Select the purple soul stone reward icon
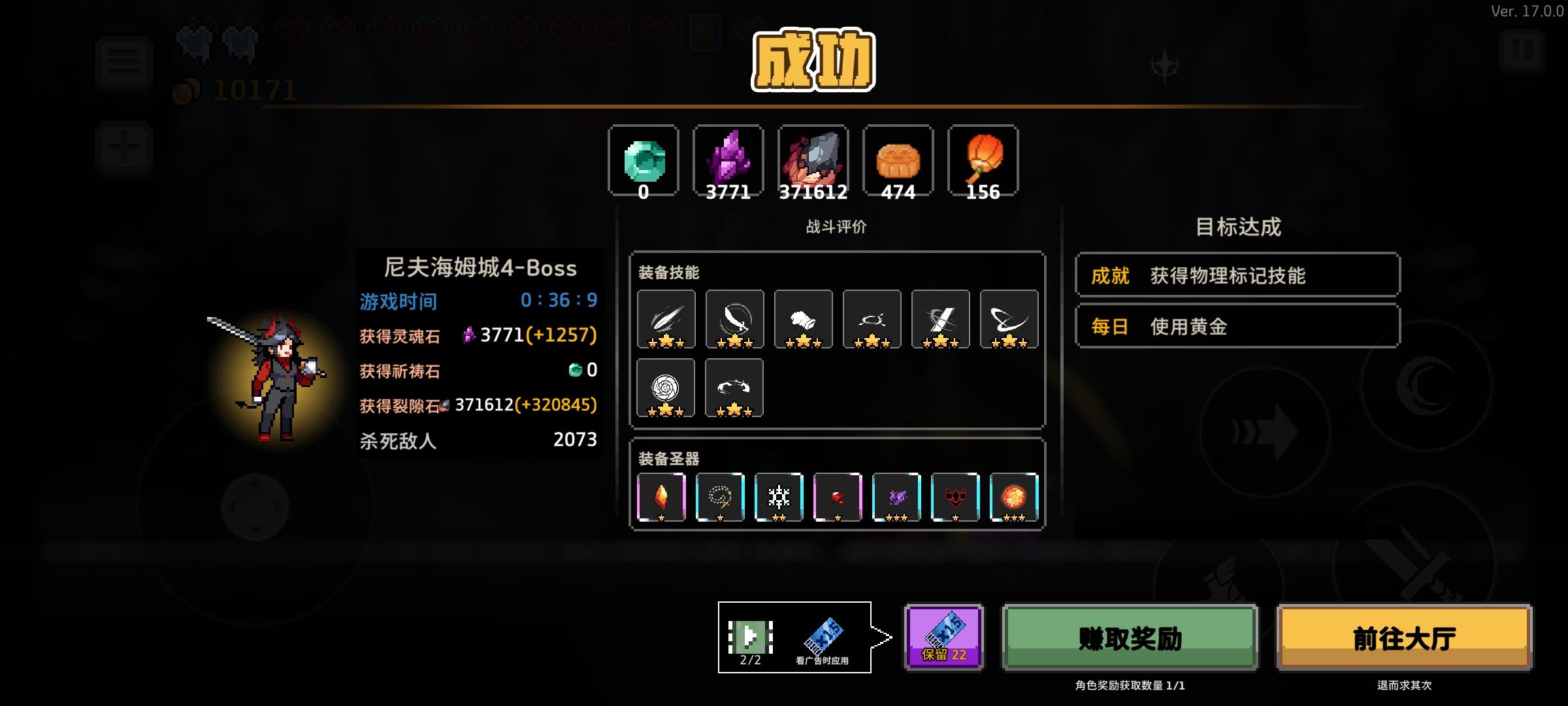 (x=728, y=160)
